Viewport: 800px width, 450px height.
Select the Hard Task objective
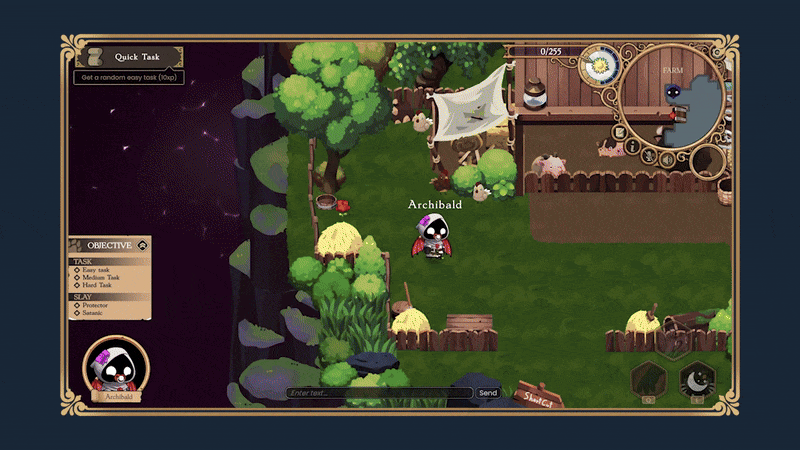pyautogui.click(x=98, y=285)
